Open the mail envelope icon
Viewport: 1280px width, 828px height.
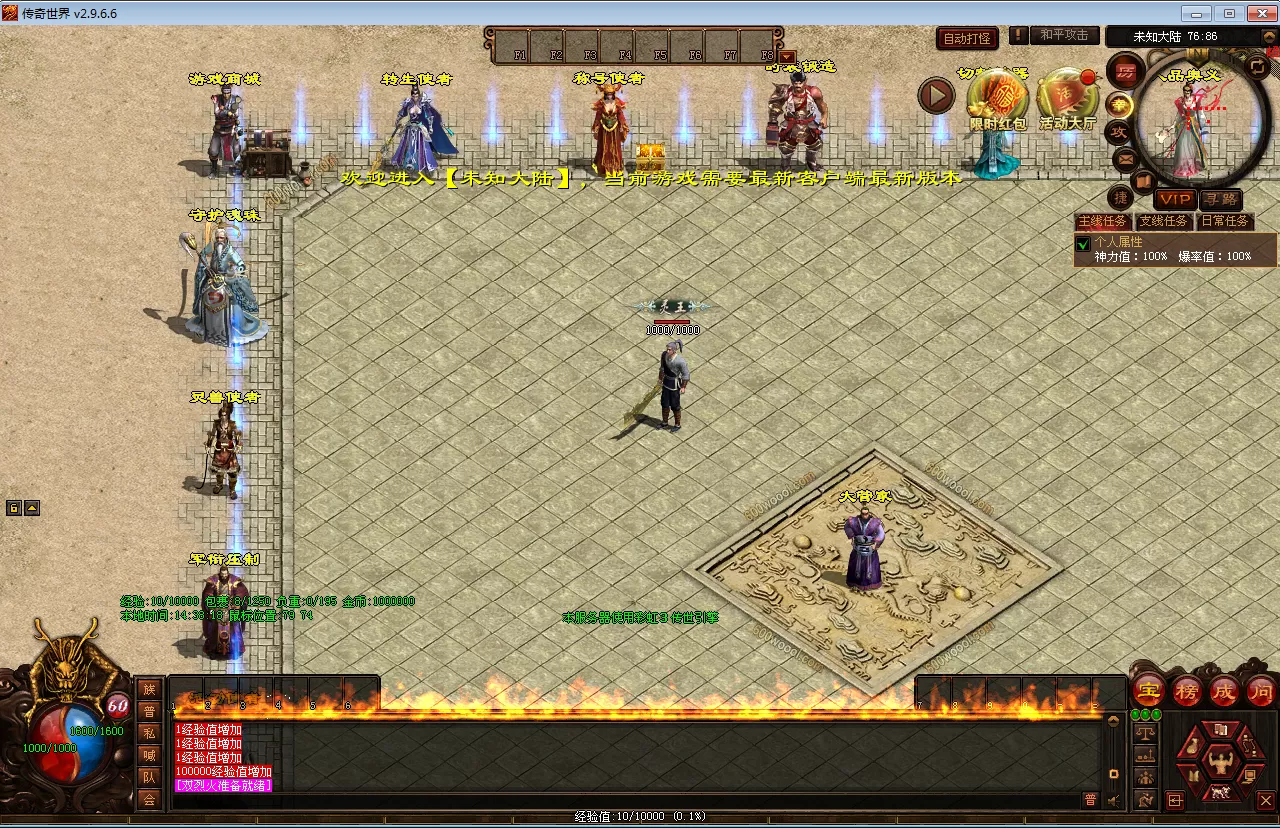[1125, 158]
